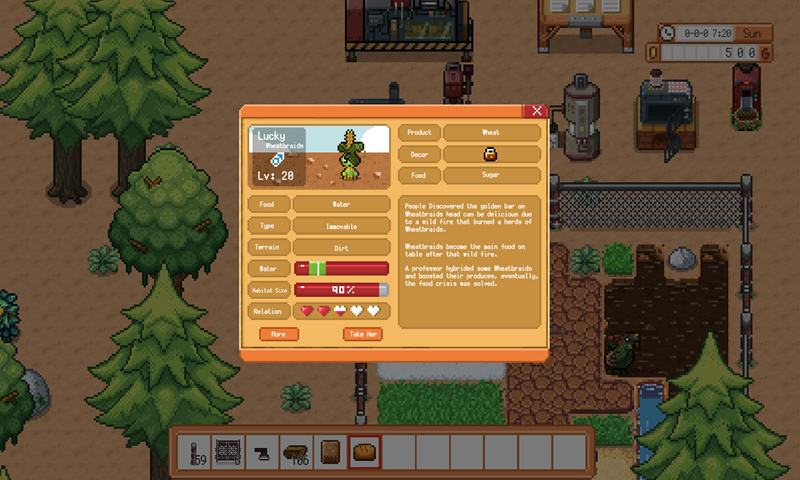Choose the brown book hotbar slot
Viewport: 800px width, 480px height.
click(x=330, y=452)
